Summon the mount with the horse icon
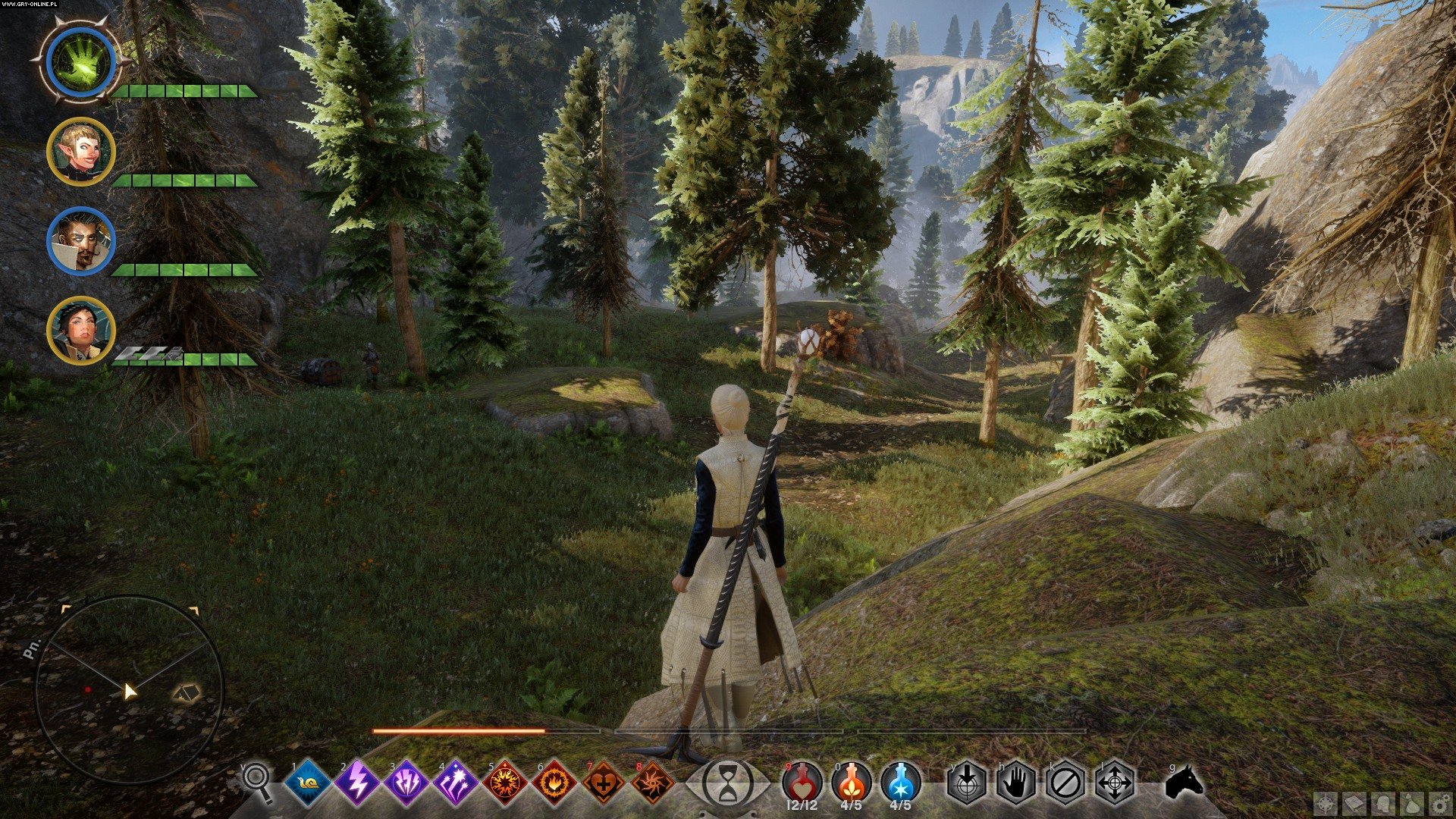The image size is (1456, 819). coord(1183,782)
